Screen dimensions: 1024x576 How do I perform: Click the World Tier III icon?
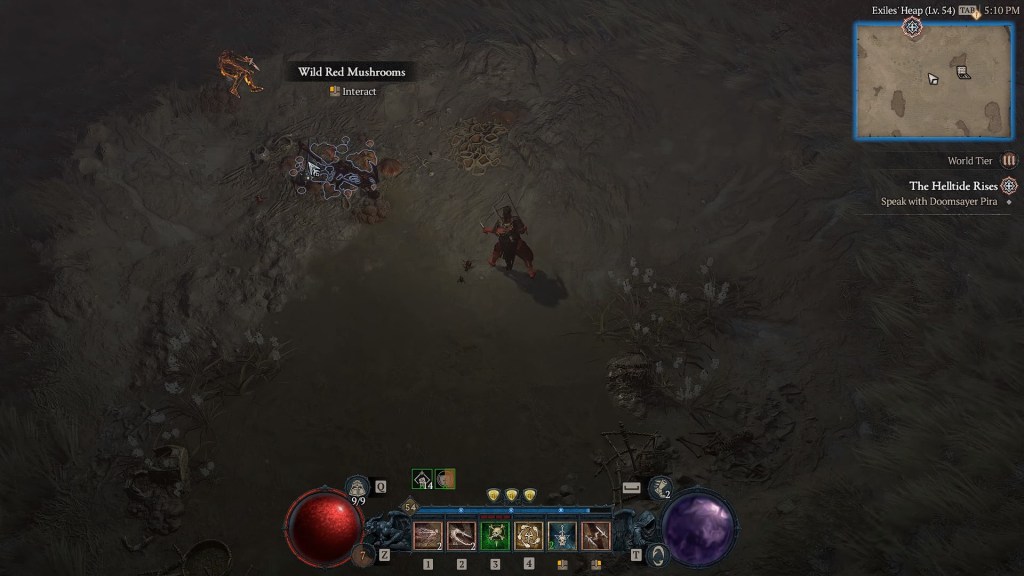pyautogui.click(x=1009, y=160)
